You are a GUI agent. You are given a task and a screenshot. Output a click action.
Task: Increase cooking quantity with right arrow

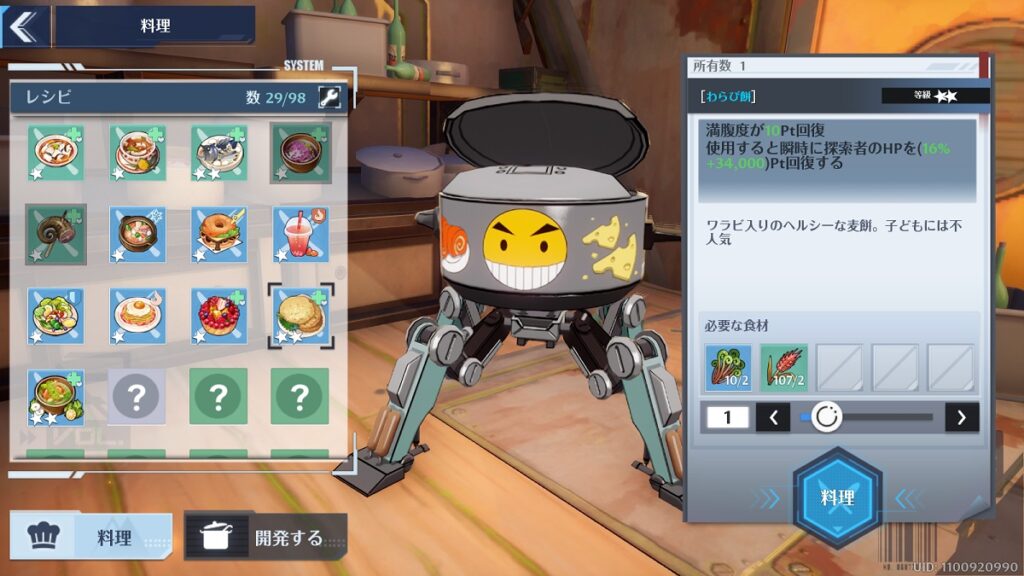pyautogui.click(x=962, y=417)
